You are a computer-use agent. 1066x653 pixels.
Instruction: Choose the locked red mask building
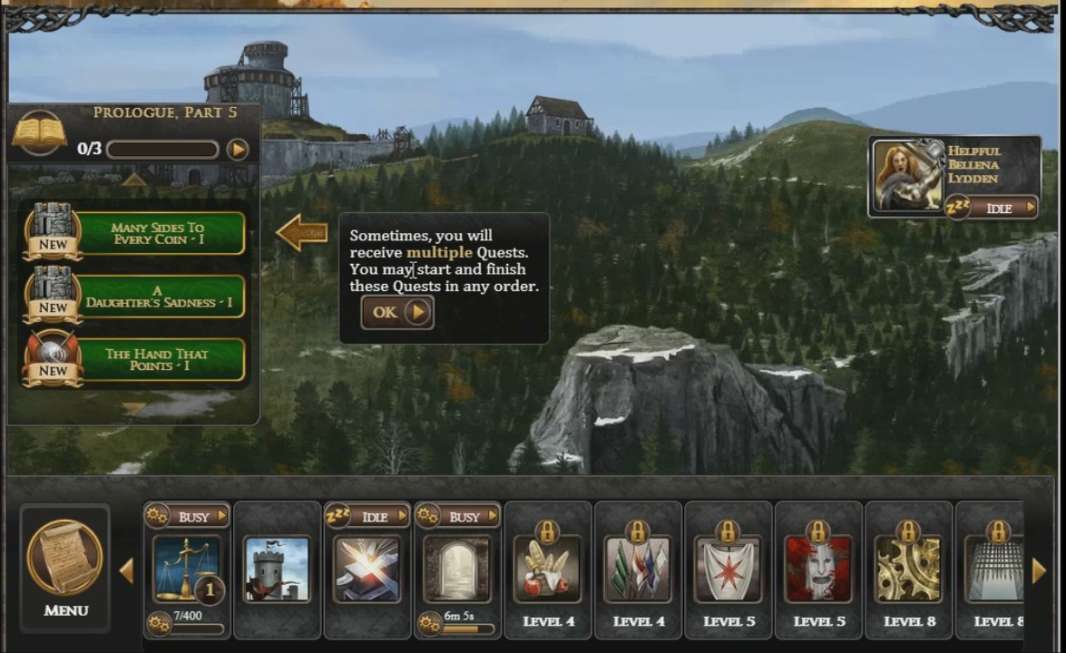point(818,569)
